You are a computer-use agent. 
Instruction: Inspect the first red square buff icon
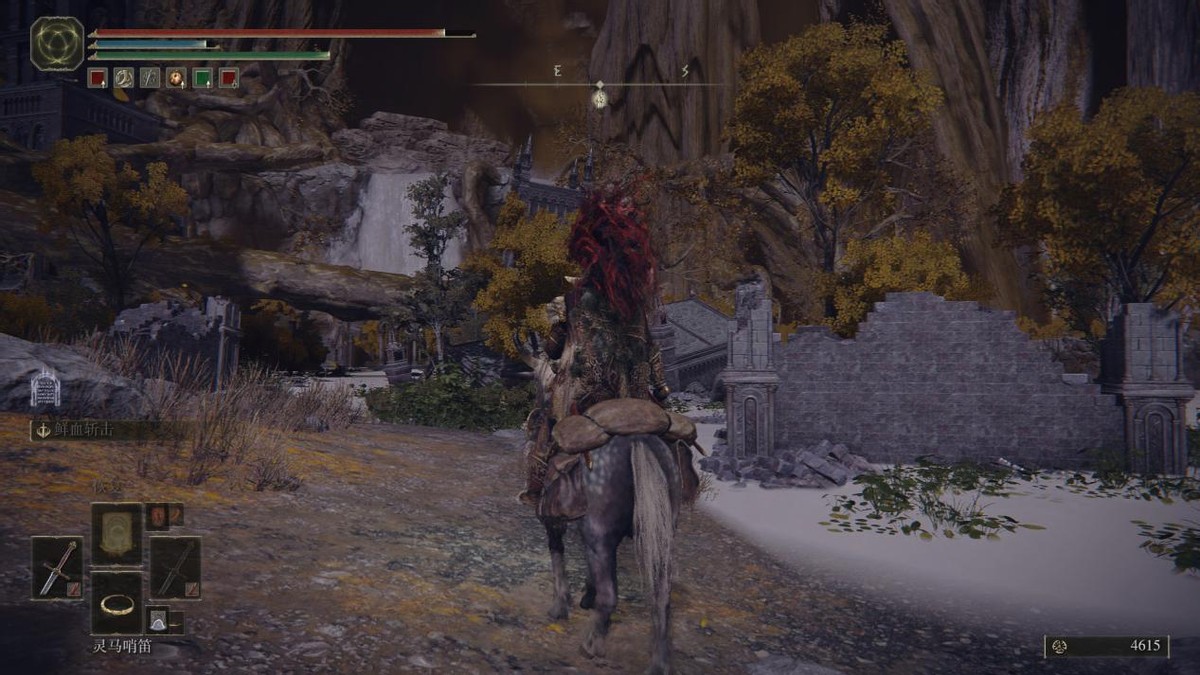[97, 77]
